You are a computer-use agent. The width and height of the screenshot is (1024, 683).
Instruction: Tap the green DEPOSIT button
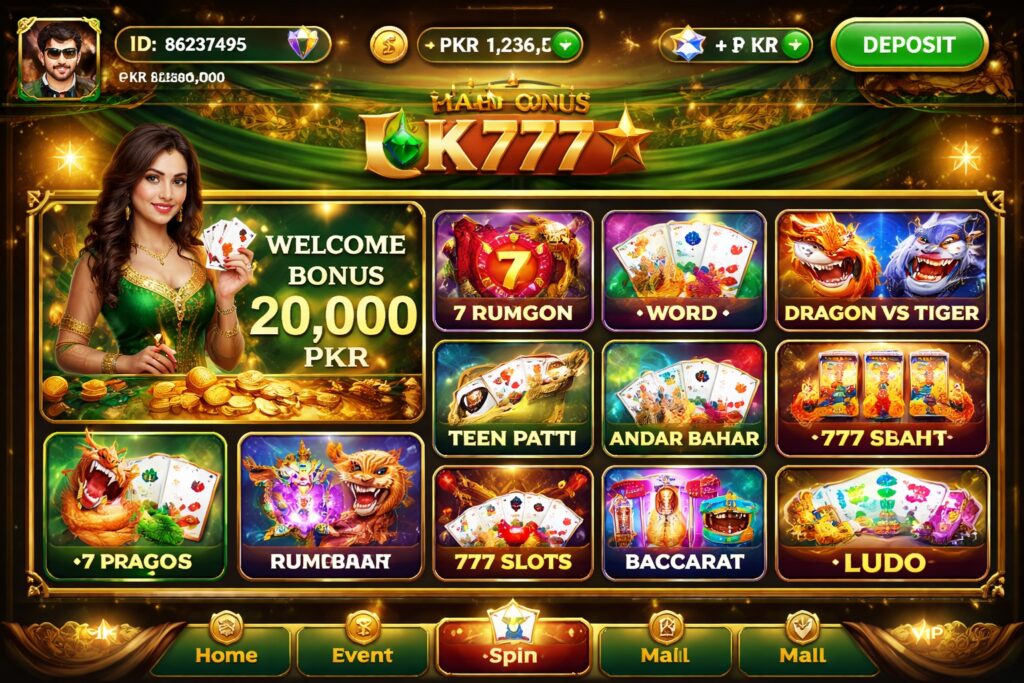pos(908,45)
